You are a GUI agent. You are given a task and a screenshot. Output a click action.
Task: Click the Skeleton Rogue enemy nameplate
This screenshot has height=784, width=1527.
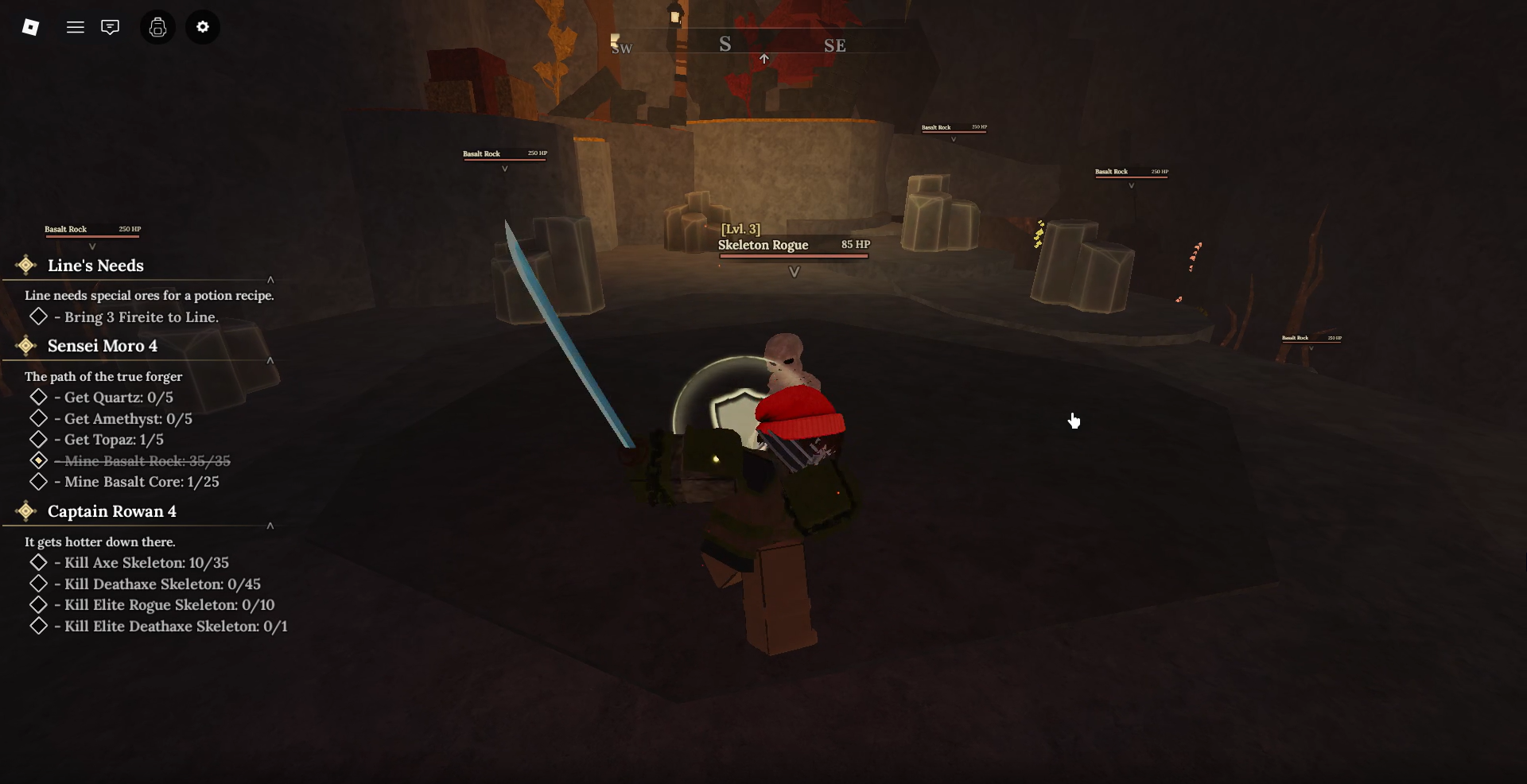pyautogui.click(x=763, y=244)
